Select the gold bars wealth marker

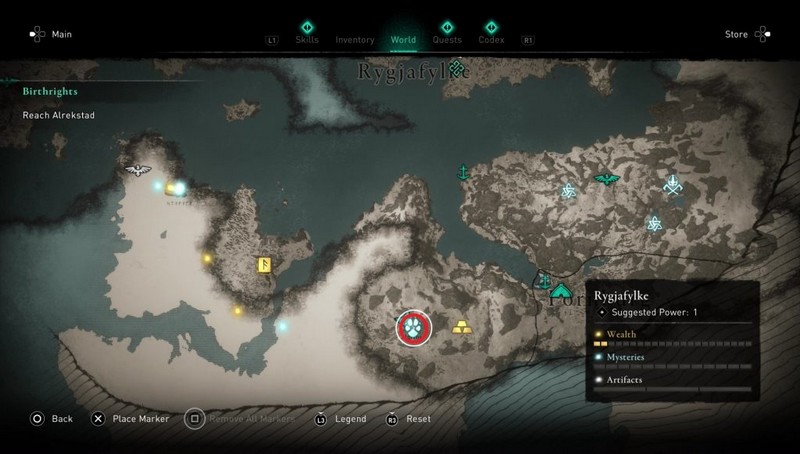pos(463,326)
